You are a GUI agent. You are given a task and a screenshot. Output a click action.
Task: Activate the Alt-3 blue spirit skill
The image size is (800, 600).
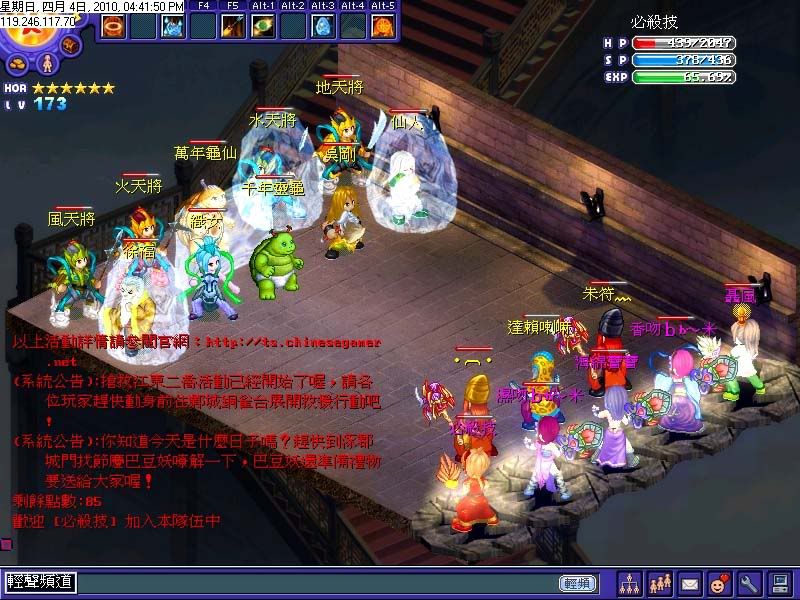tap(323, 27)
